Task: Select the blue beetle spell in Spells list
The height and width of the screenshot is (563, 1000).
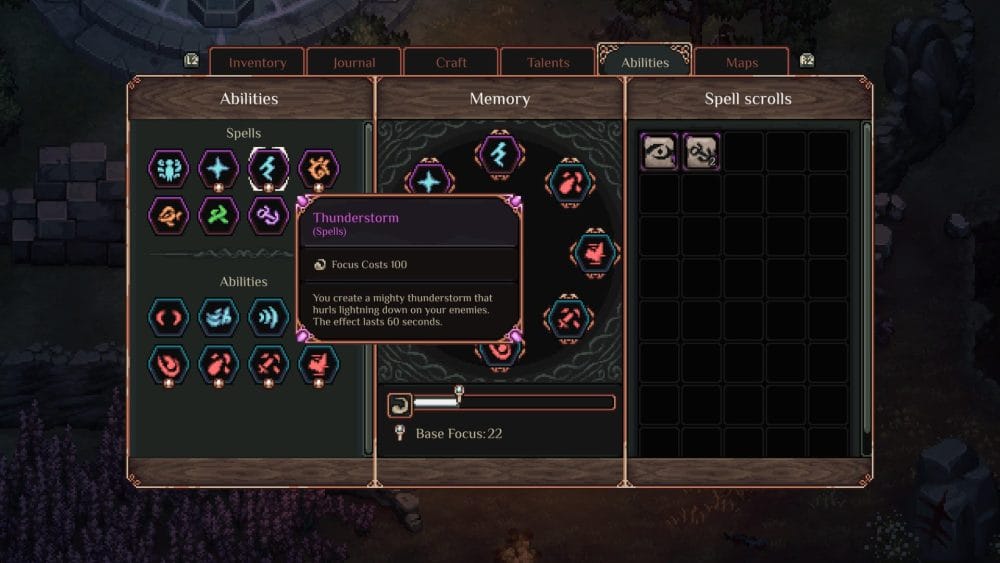Action: (168, 168)
